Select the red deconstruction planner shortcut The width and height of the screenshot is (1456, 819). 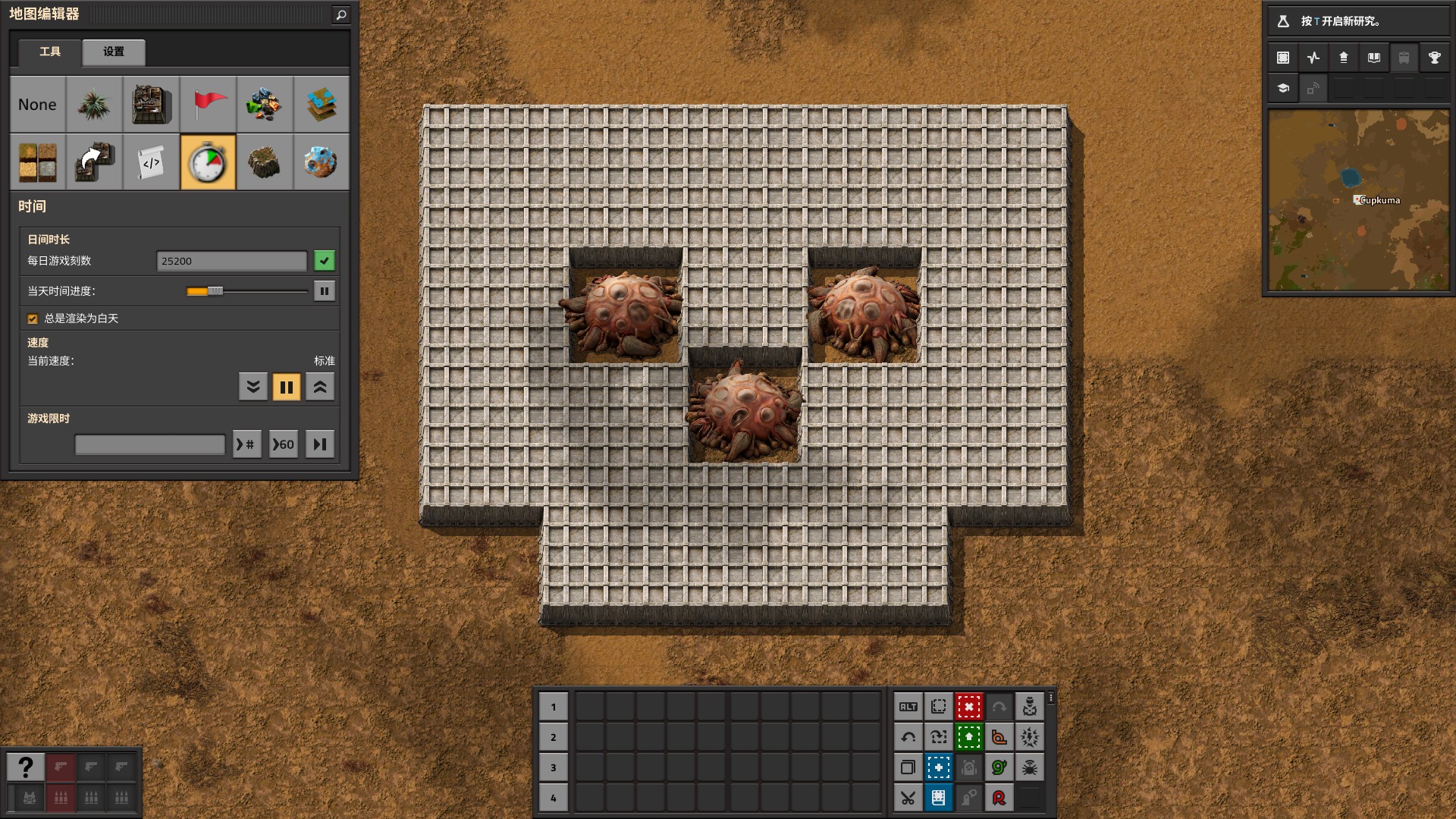[968, 707]
